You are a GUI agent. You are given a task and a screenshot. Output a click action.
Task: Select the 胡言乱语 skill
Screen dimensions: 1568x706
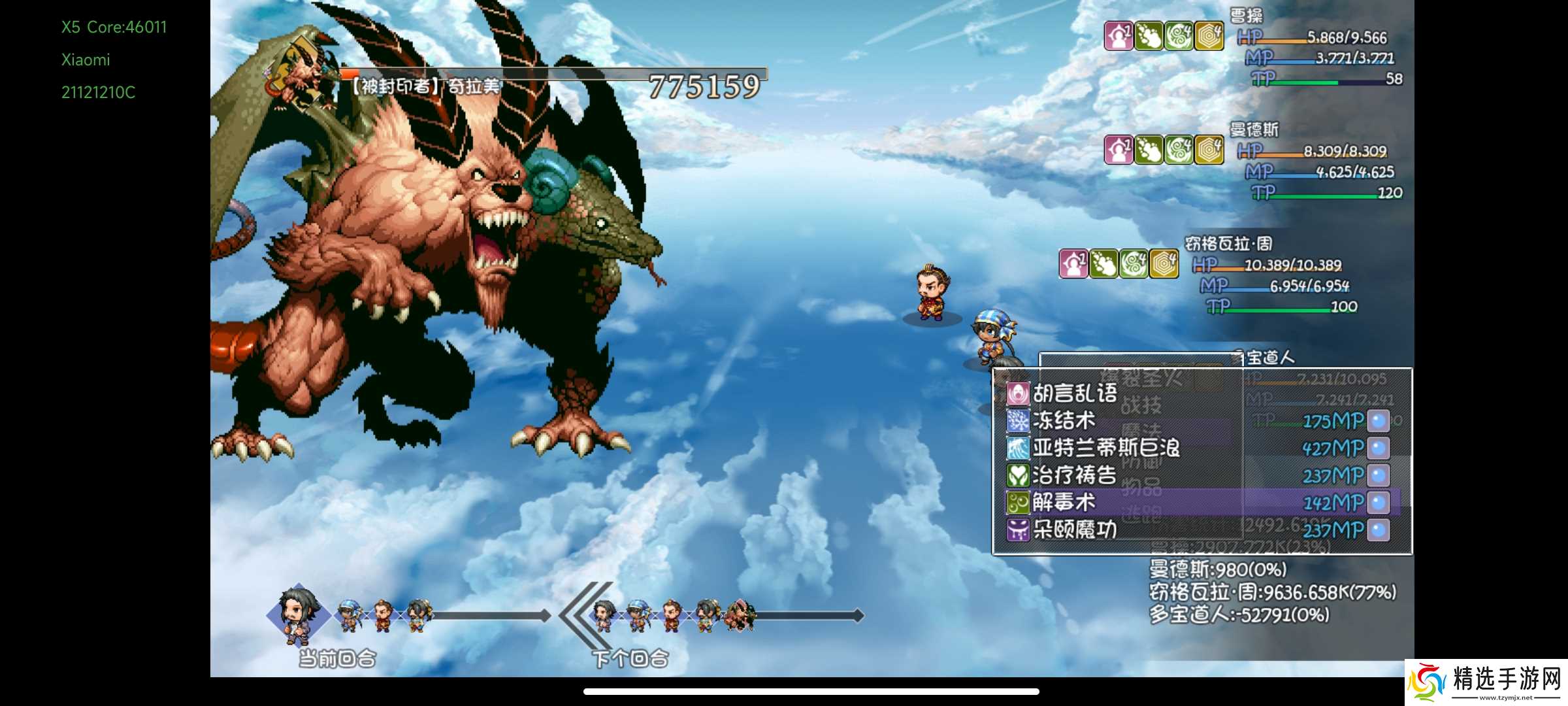(x=1075, y=393)
